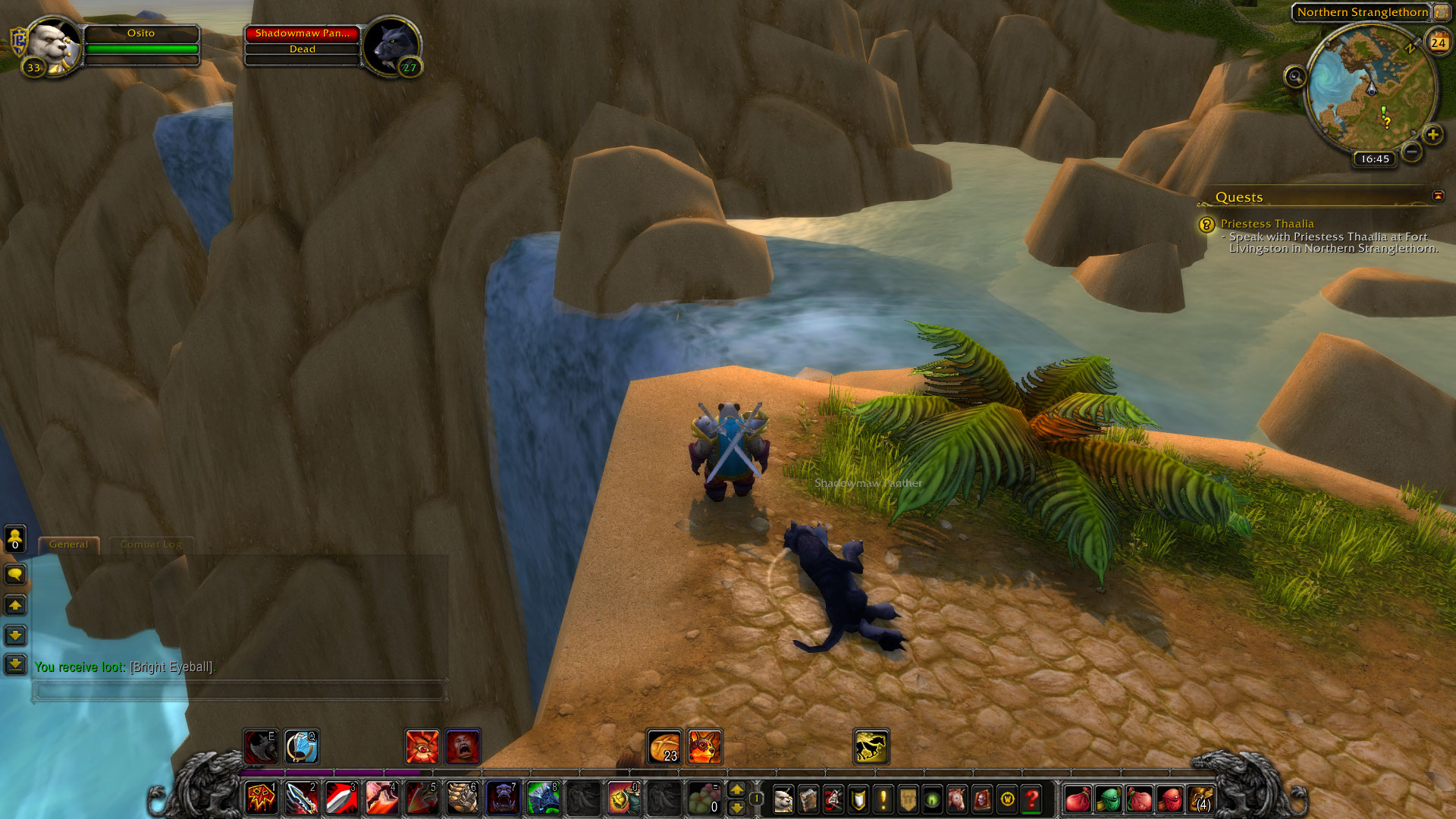Switch to the Combat Log tab
The height and width of the screenshot is (819, 1456).
[x=151, y=544]
